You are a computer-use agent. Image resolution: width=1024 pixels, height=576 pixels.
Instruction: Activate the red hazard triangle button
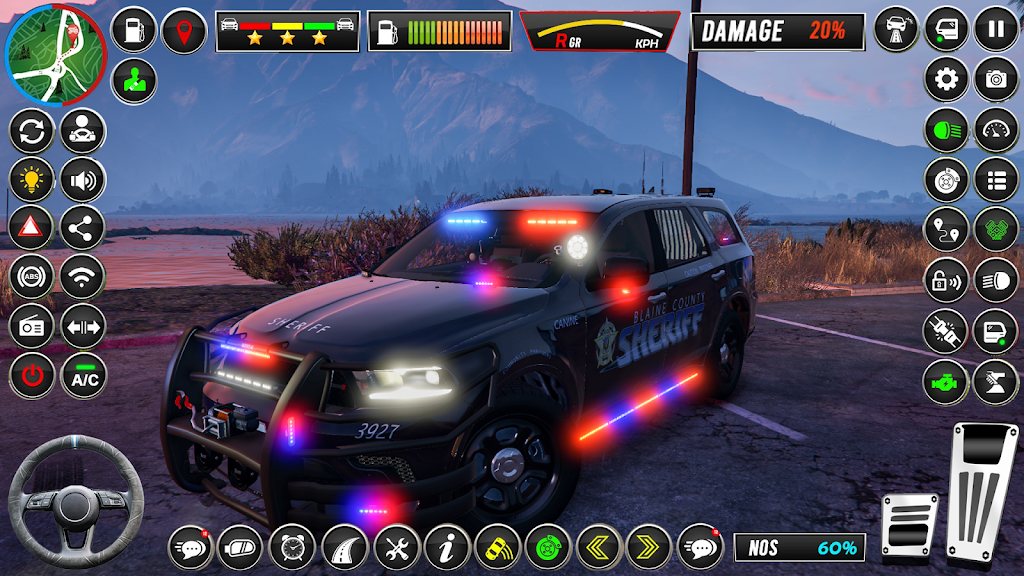[x=31, y=228]
